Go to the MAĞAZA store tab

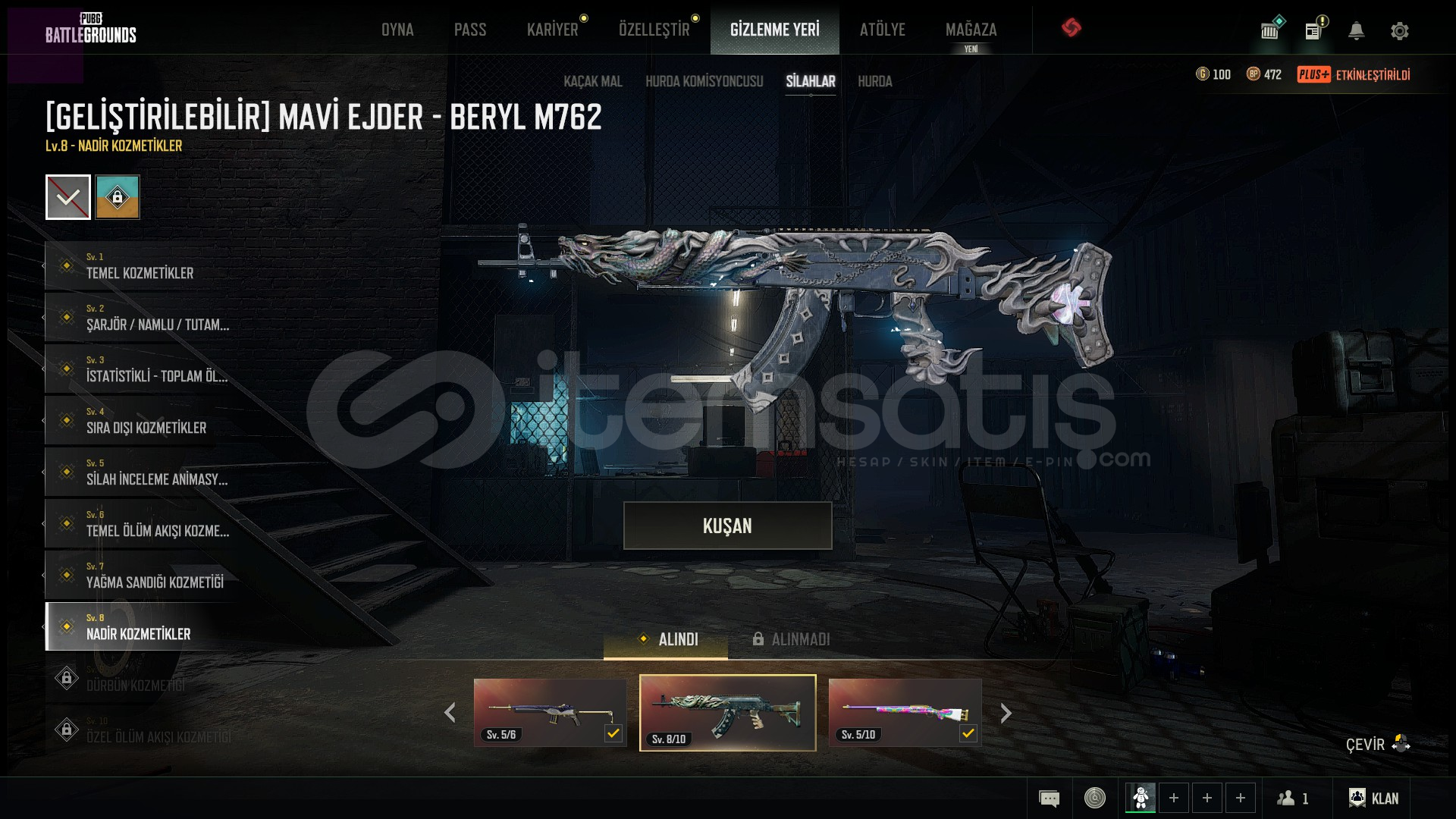tap(971, 30)
